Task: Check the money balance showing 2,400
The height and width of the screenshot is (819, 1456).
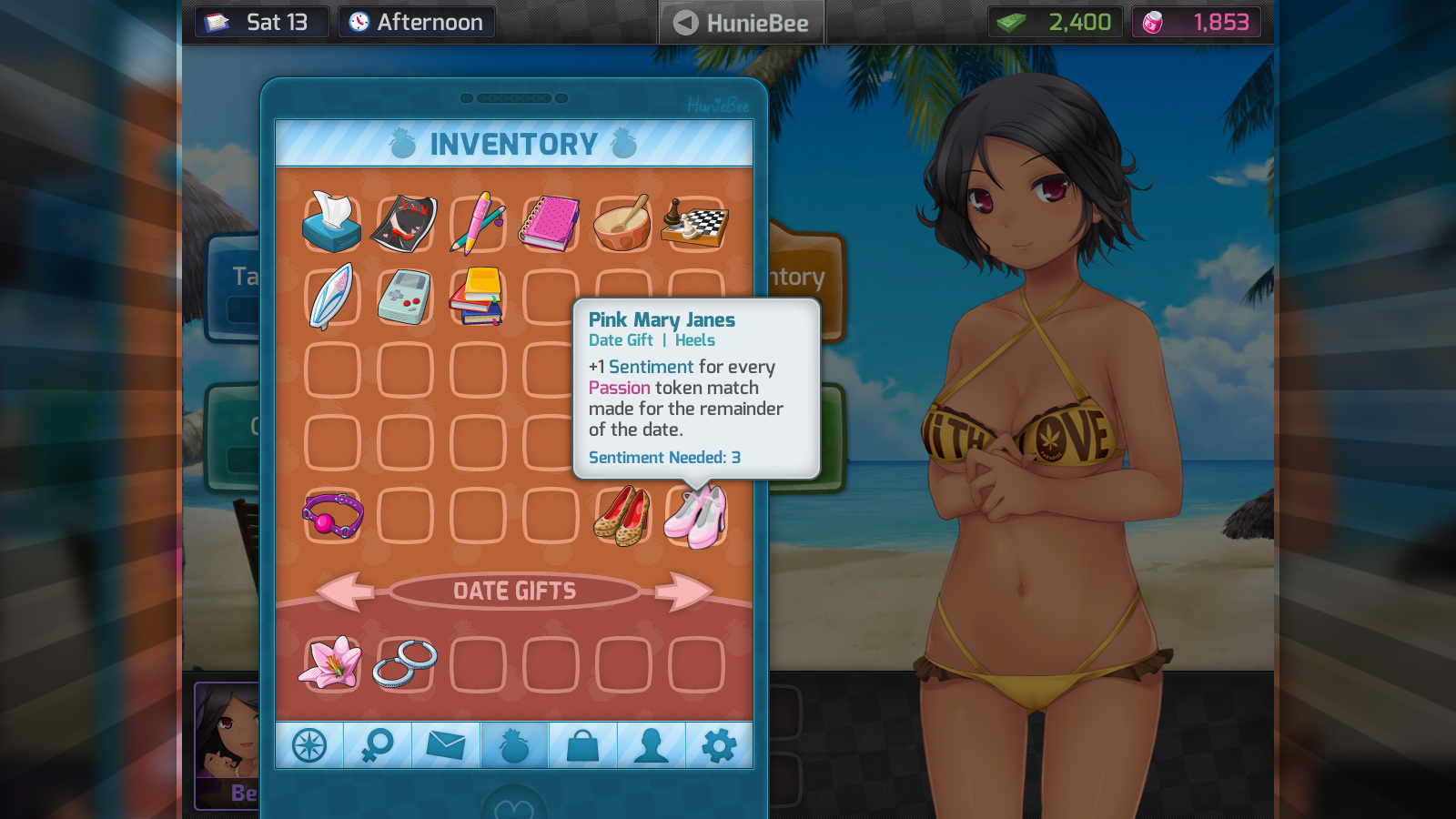Action: pos(1056,22)
